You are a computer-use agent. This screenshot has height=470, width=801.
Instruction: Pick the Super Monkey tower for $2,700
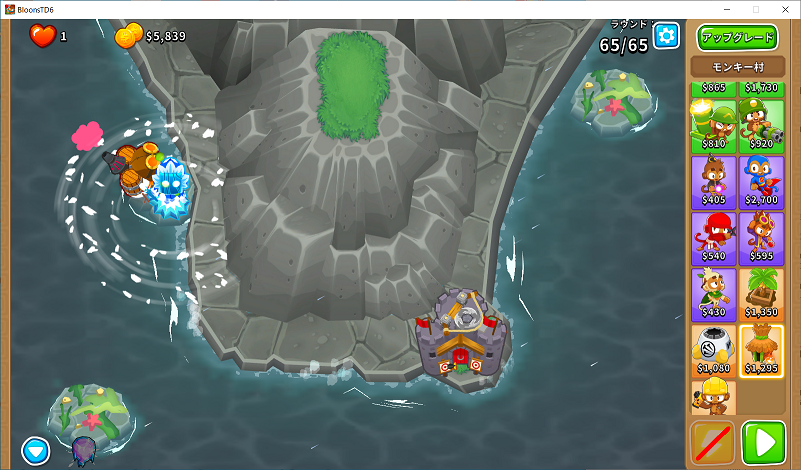click(x=762, y=181)
